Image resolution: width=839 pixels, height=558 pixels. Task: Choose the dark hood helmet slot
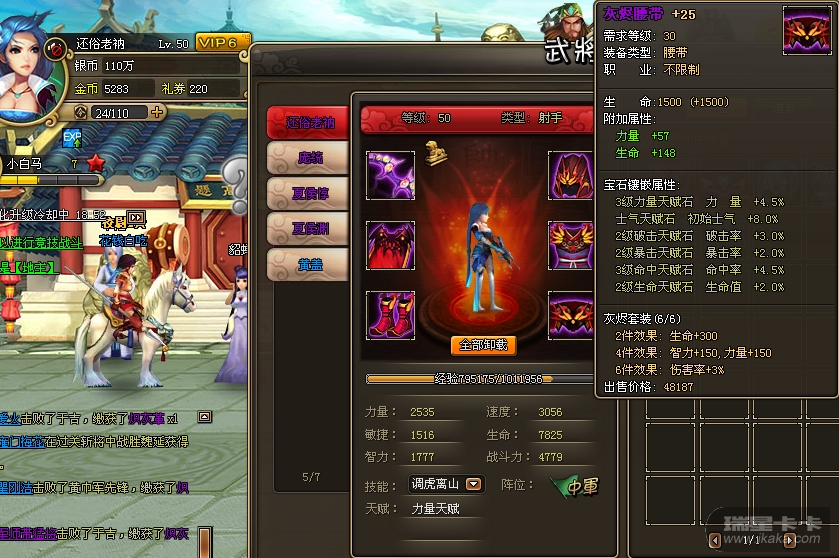(572, 176)
